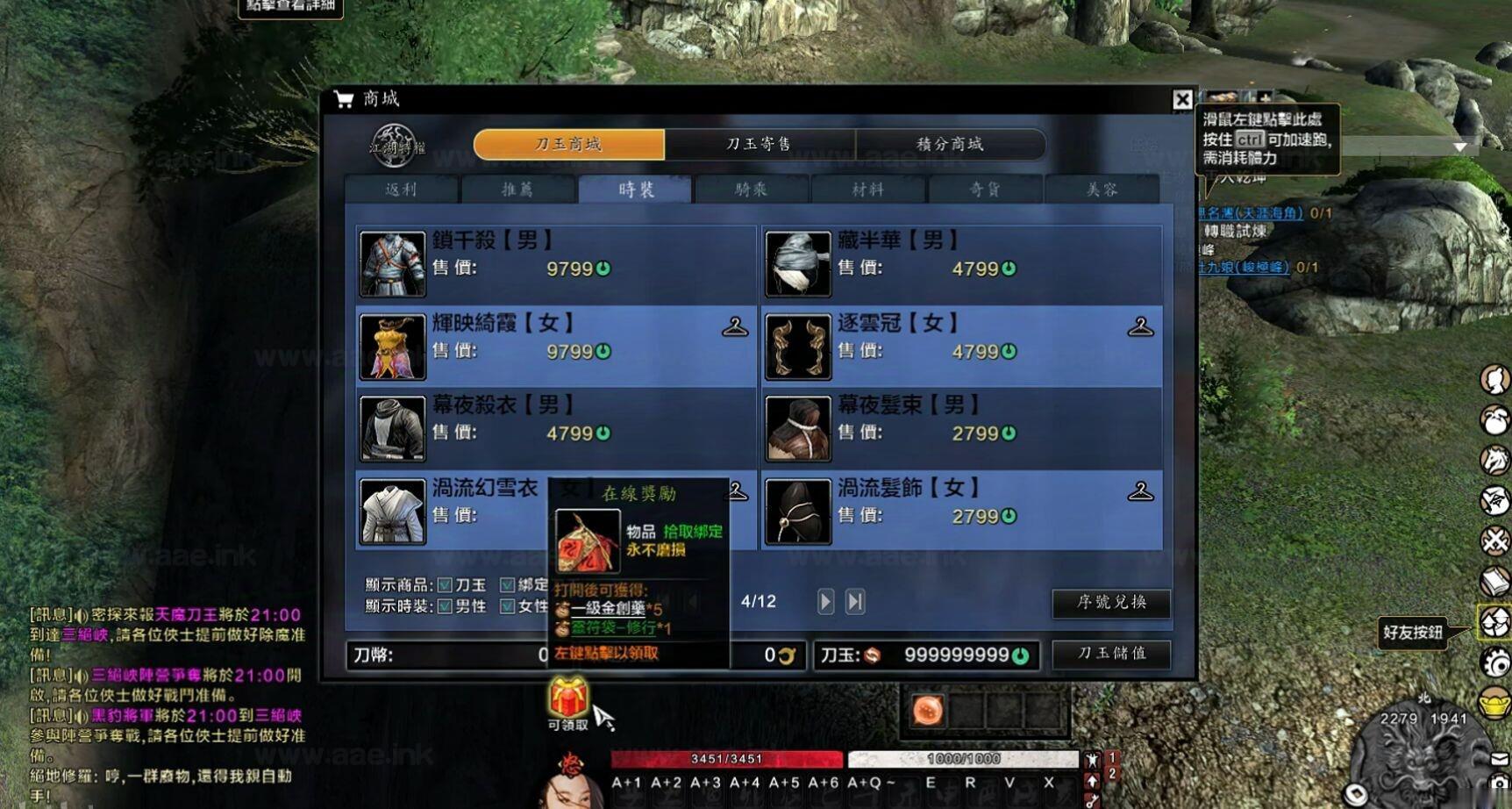Select the 騎乘 category tab
Screen dimensions: 1512x809
(x=750, y=190)
